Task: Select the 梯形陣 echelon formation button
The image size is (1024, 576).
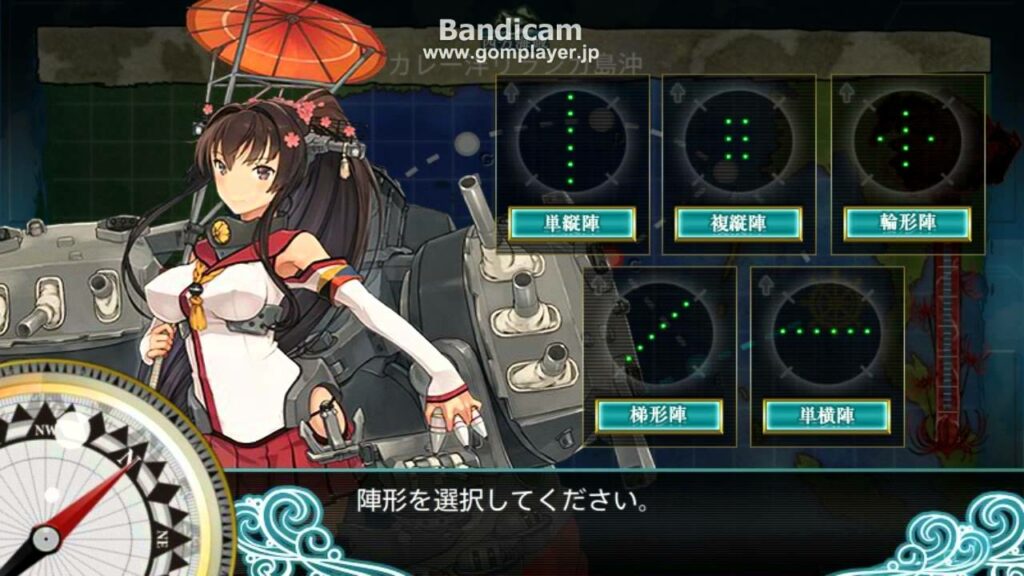Action: tap(659, 415)
